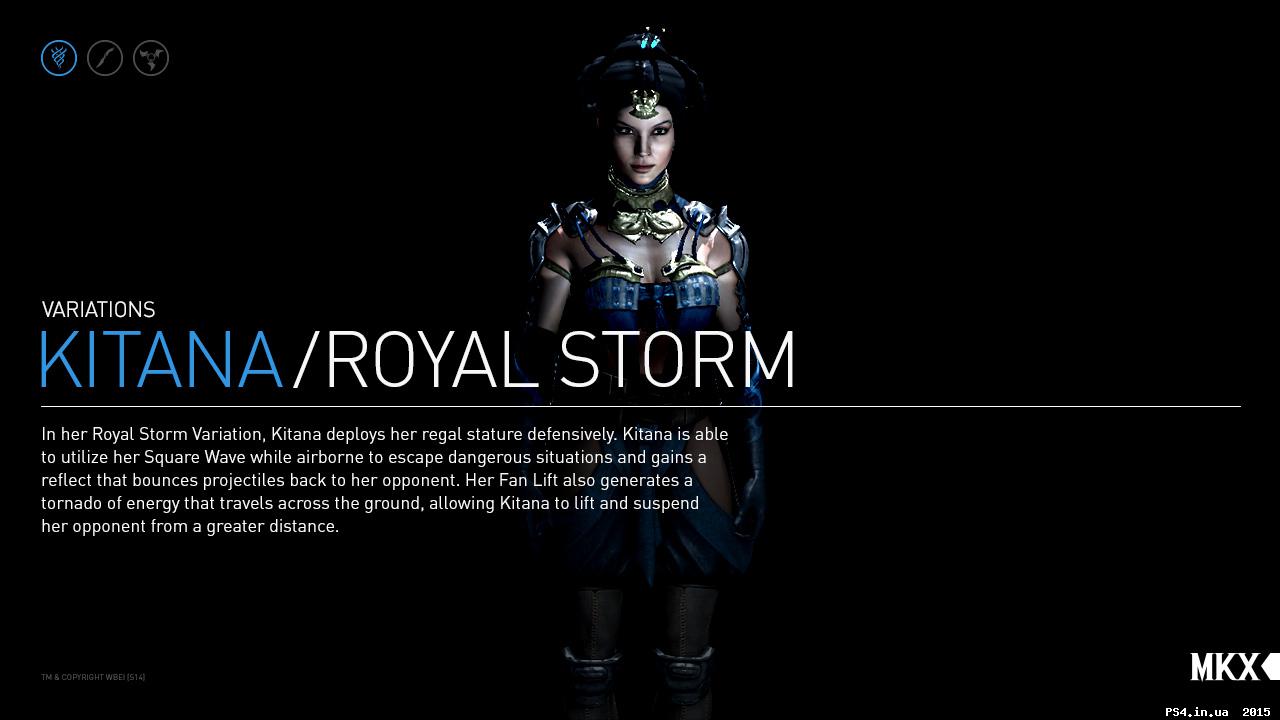The width and height of the screenshot is (1280, 720).
Task: Click the MKX logo at bottom right
Action: point(1222,665)
